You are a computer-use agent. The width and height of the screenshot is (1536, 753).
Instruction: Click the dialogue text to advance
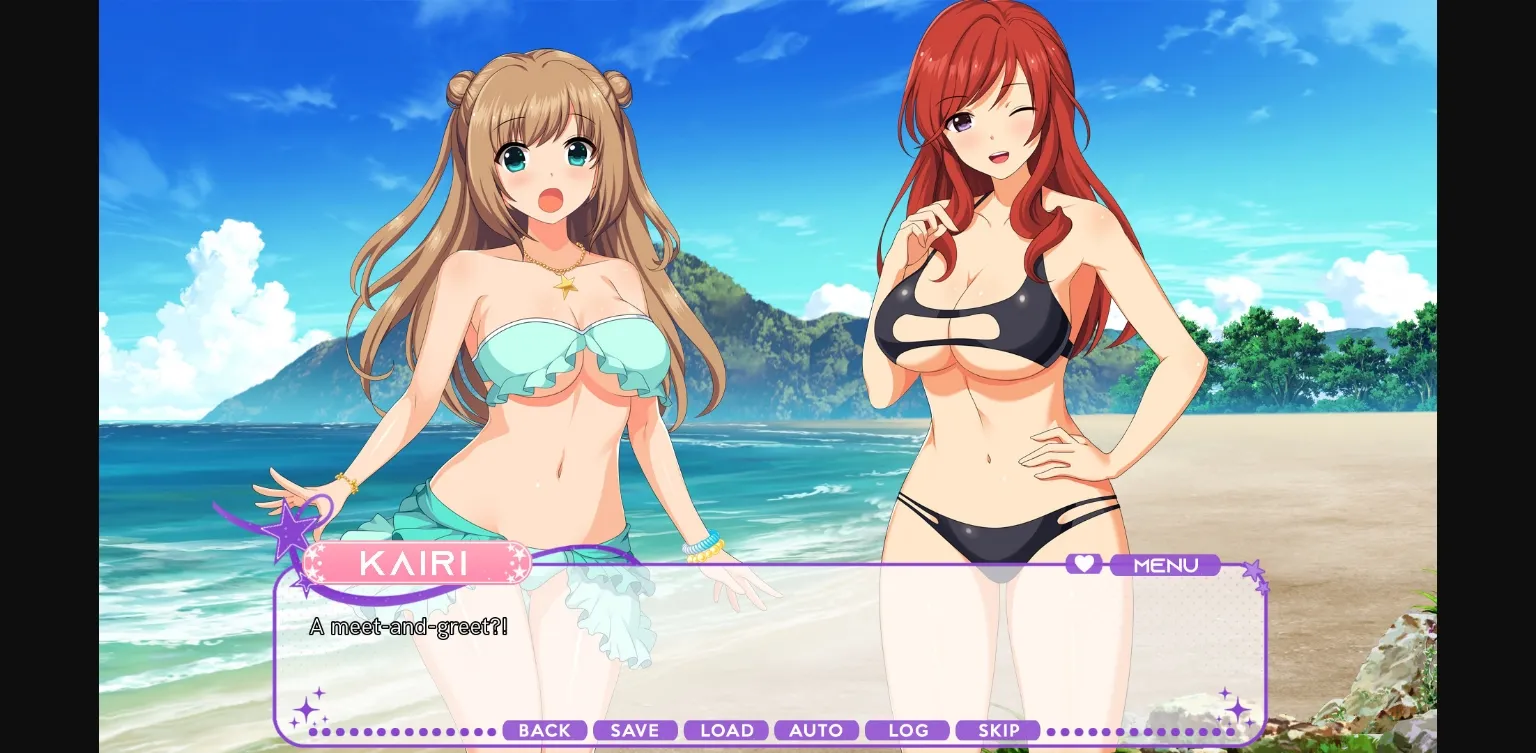click(410, 627)
